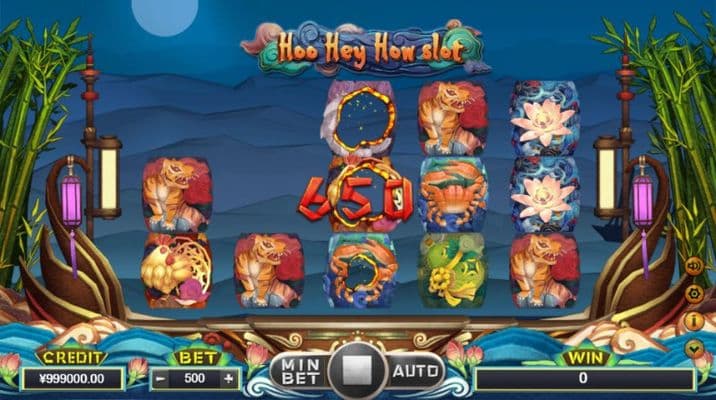Toggle sound with the speaker icon
This screenshot has height=400, width=716.
point(693,267)
